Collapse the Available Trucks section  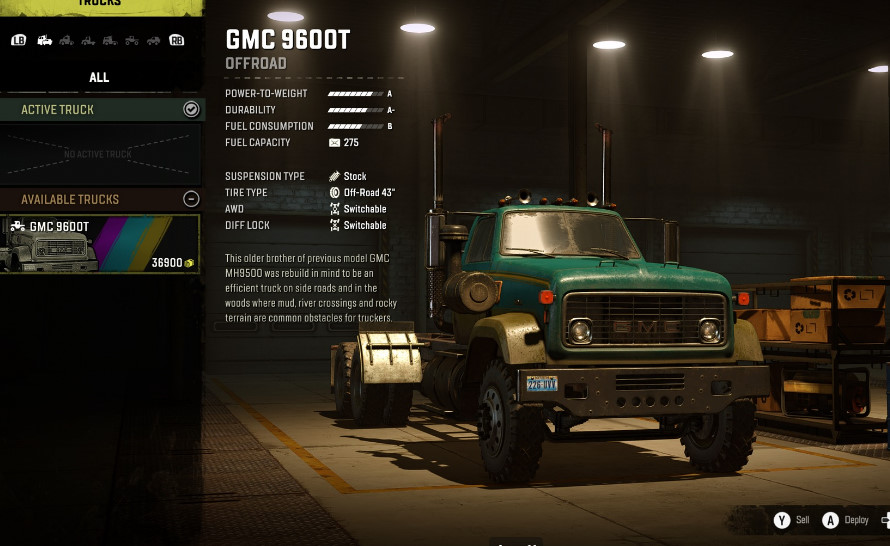(x=191, y=199)
